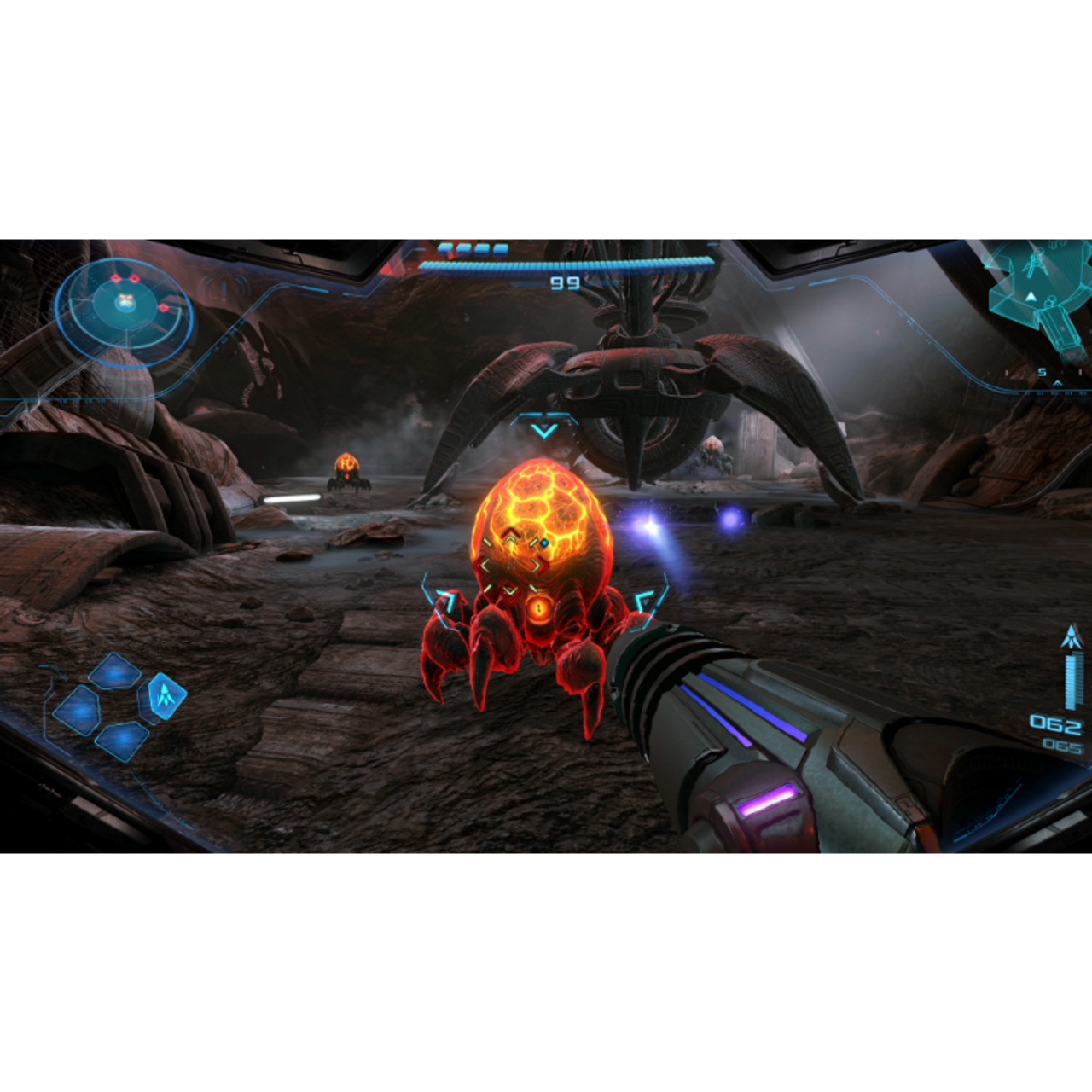The image size is (1092, 1092).
Task: Select the missile slot in the weapon selector
Action: pos(166,695)
